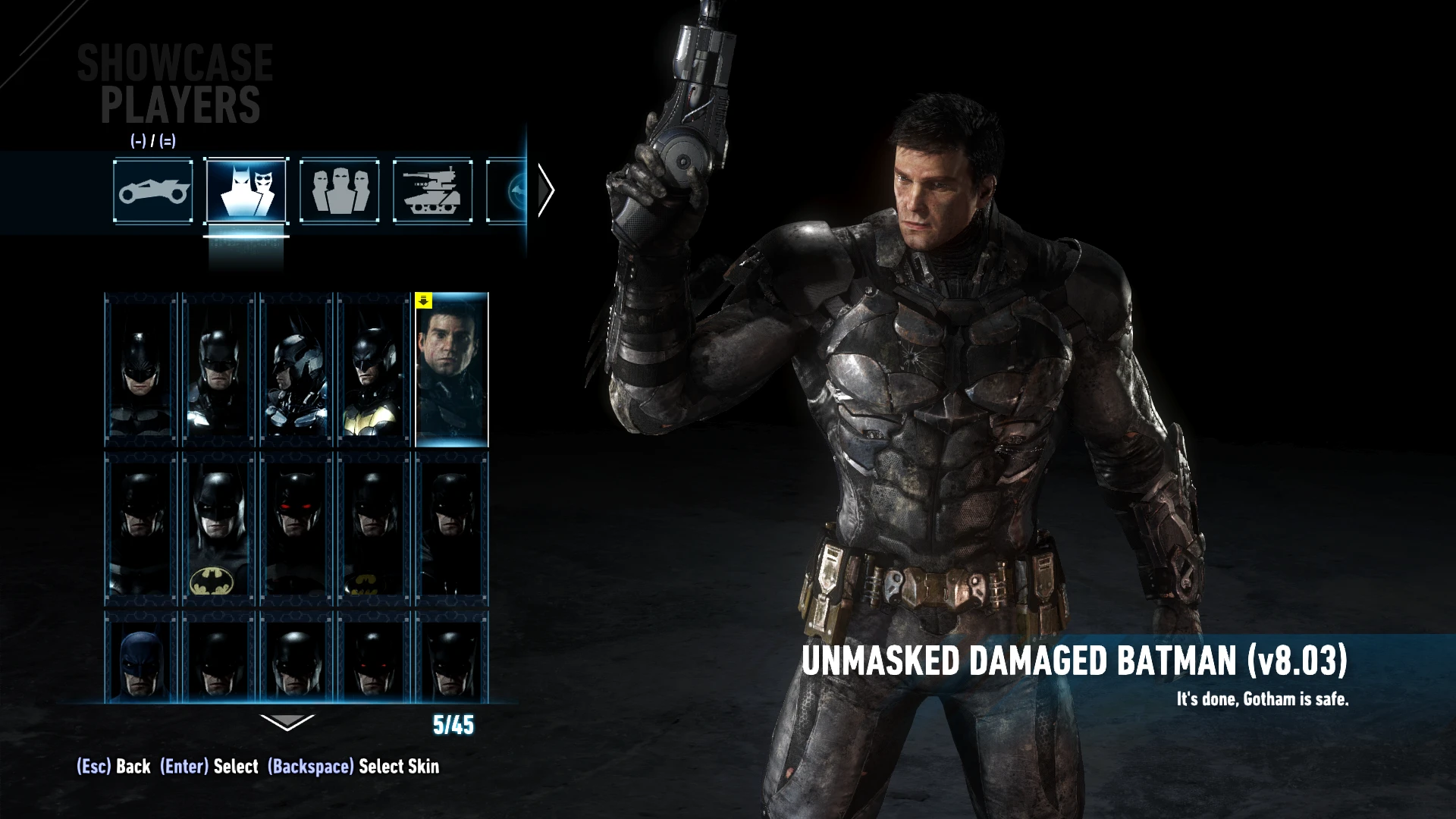Pick the Batman skin with yellow oval emblem
The height and width of the screenshot is (819, 1456).
[218, 529]
